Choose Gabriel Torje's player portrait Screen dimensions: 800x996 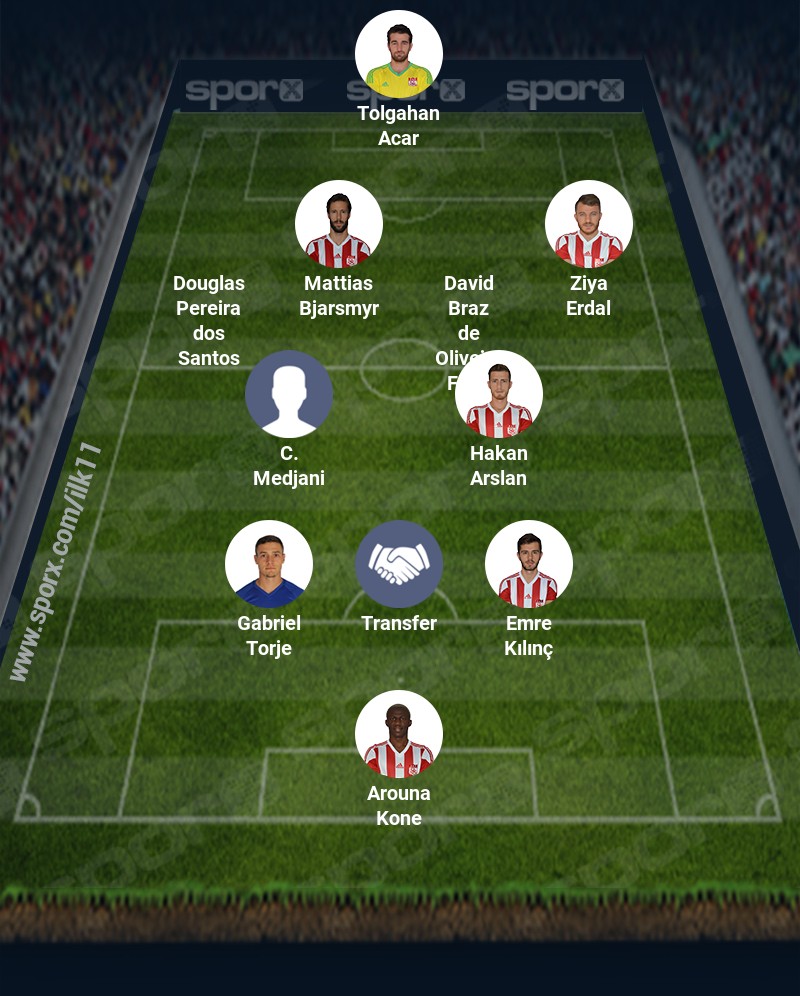[269, 564]
